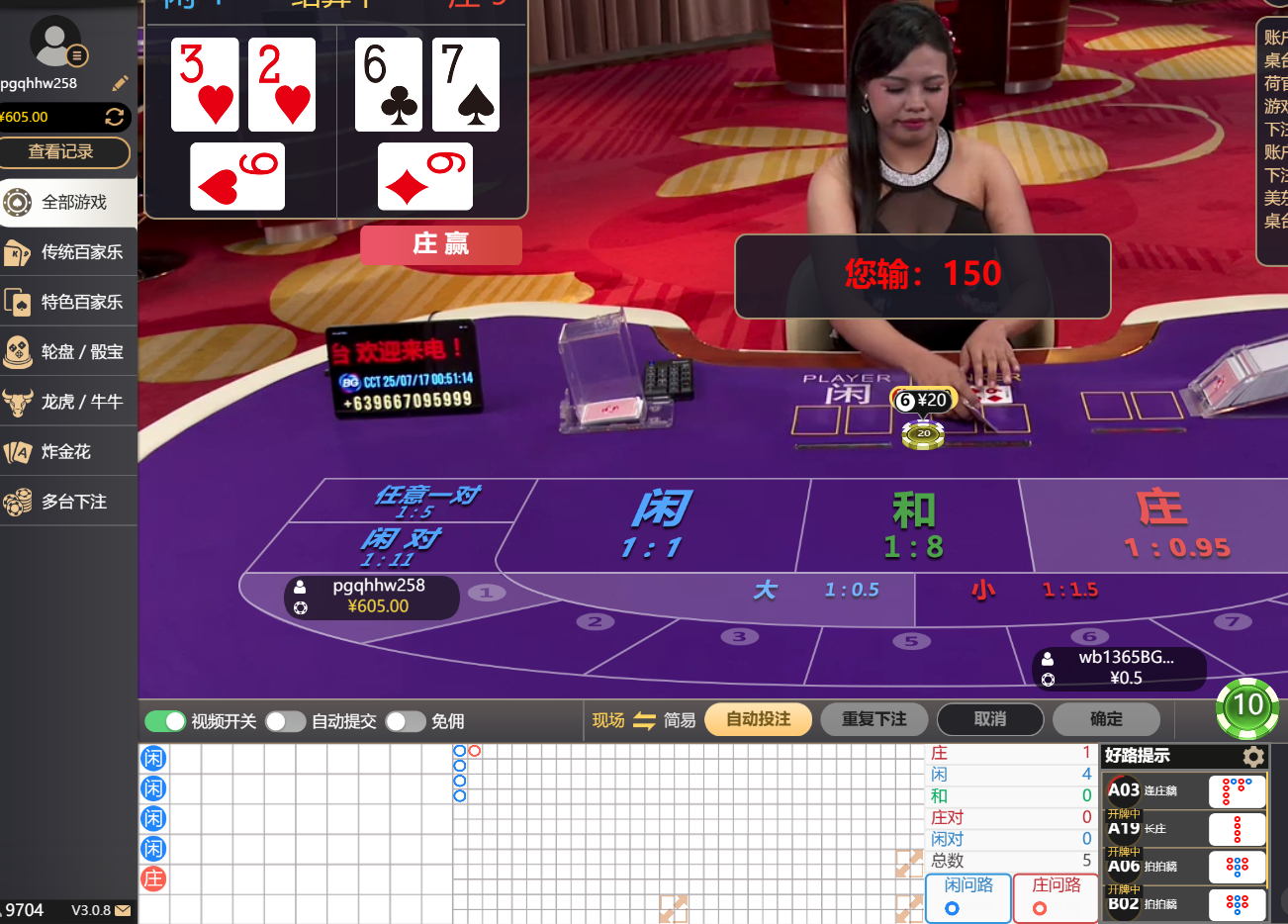This screenshot has width=1288, height=924.
Task: Open the 查看记录 records button
Action: 64,152
